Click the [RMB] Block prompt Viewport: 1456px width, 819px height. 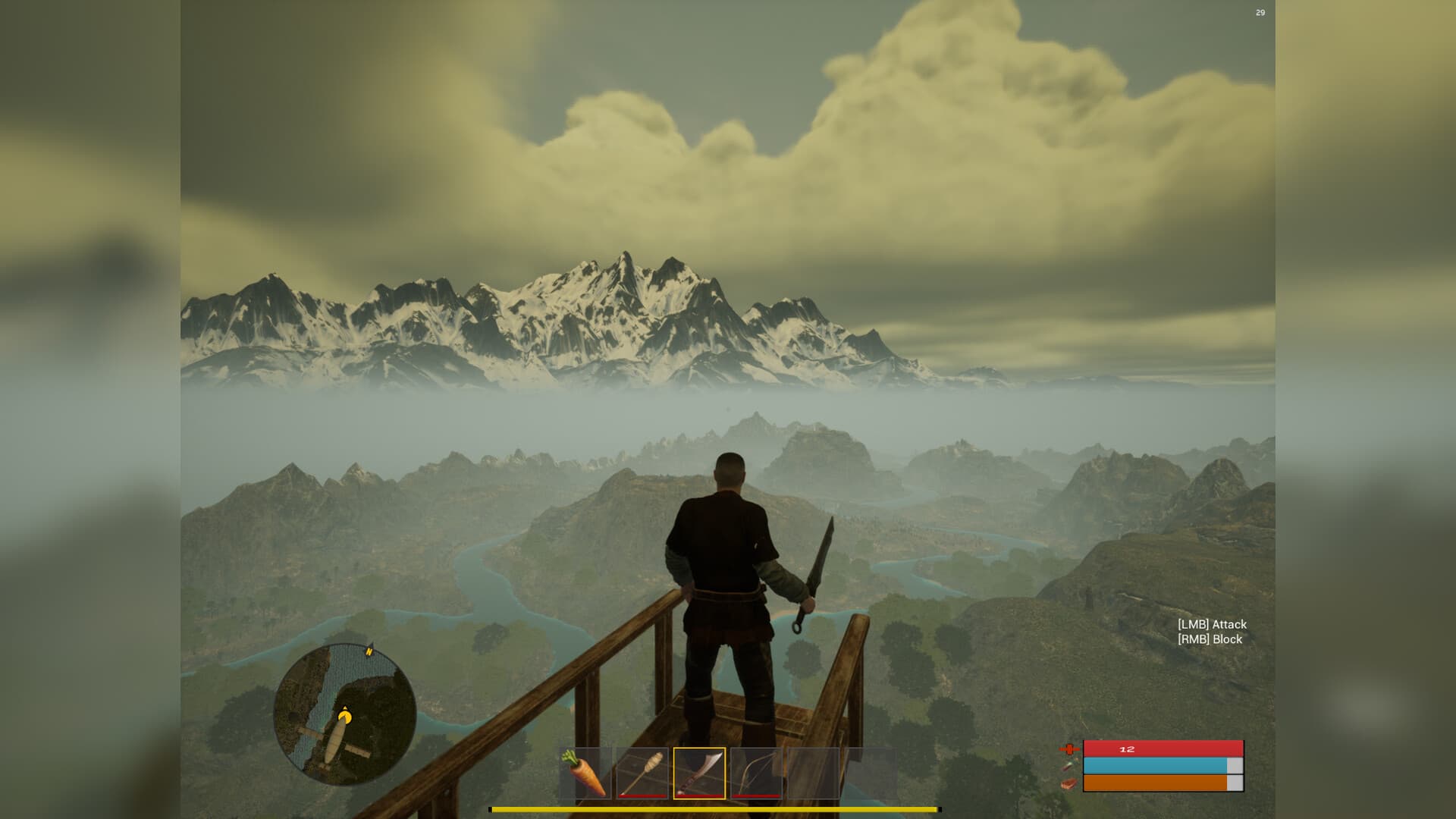click(x=1209, y=639)
